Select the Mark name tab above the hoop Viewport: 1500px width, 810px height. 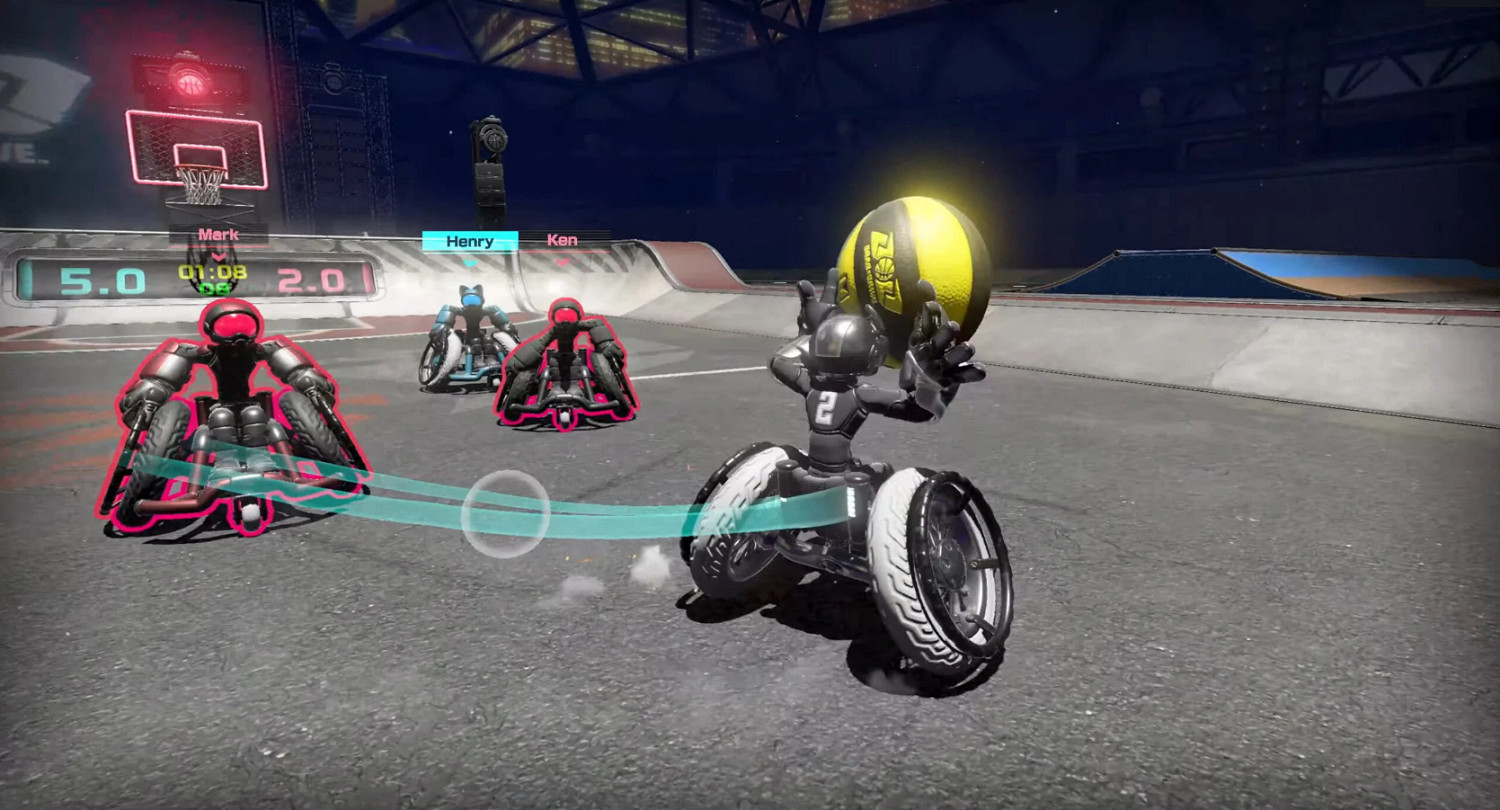[x=218, y=234]
